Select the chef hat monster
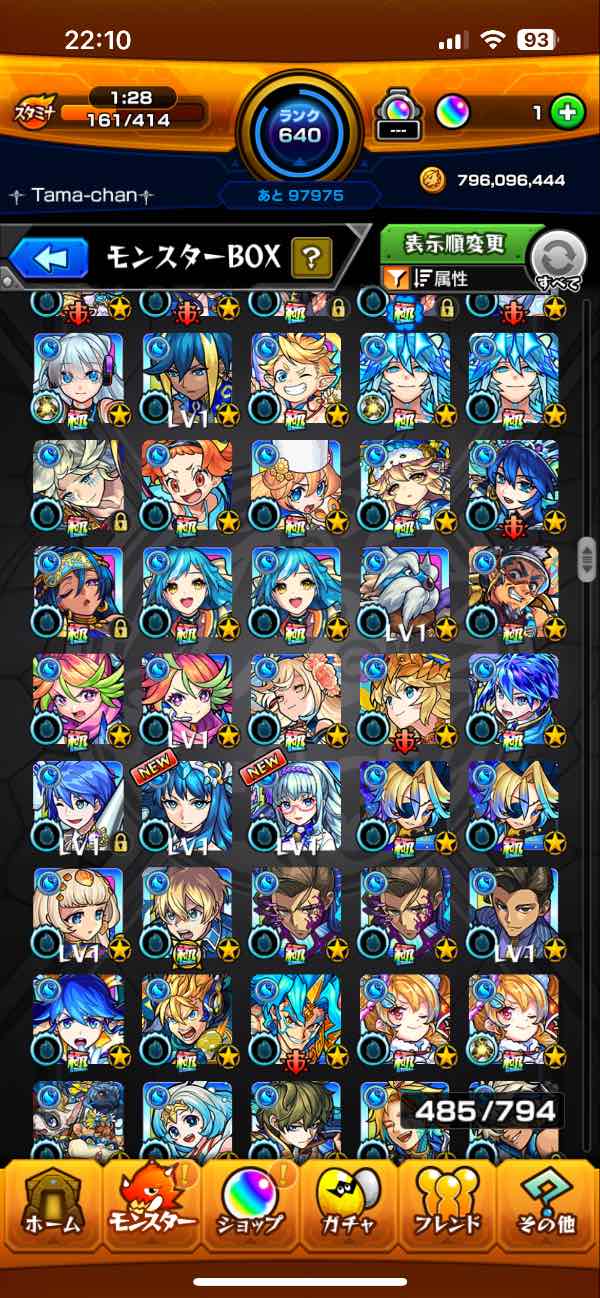Image resolution: width=600 pixels, height=1298 pixels. point(296,485)
